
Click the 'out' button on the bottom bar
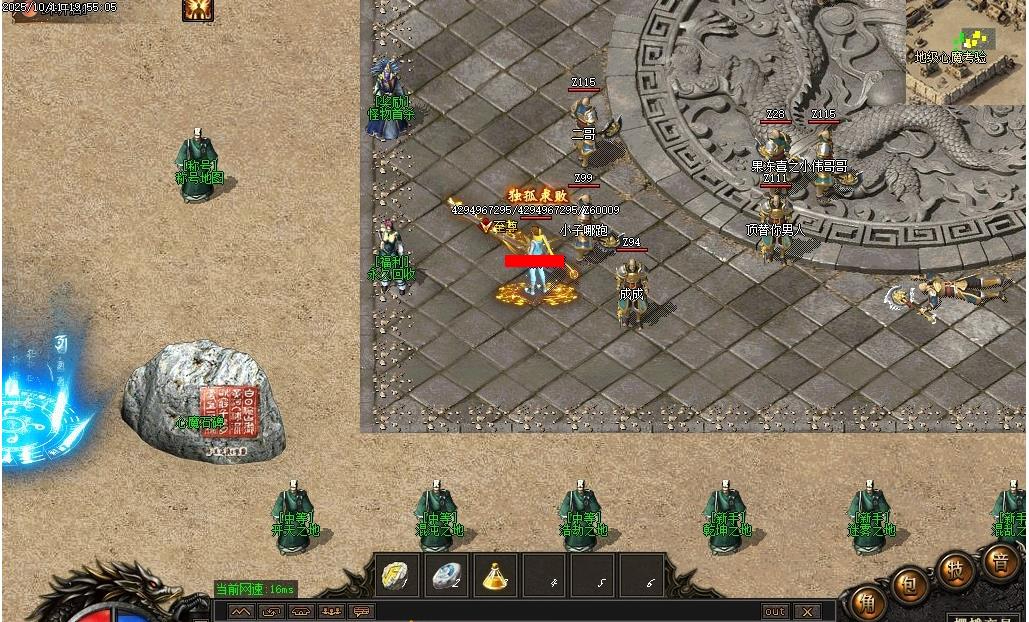point(775,611)
